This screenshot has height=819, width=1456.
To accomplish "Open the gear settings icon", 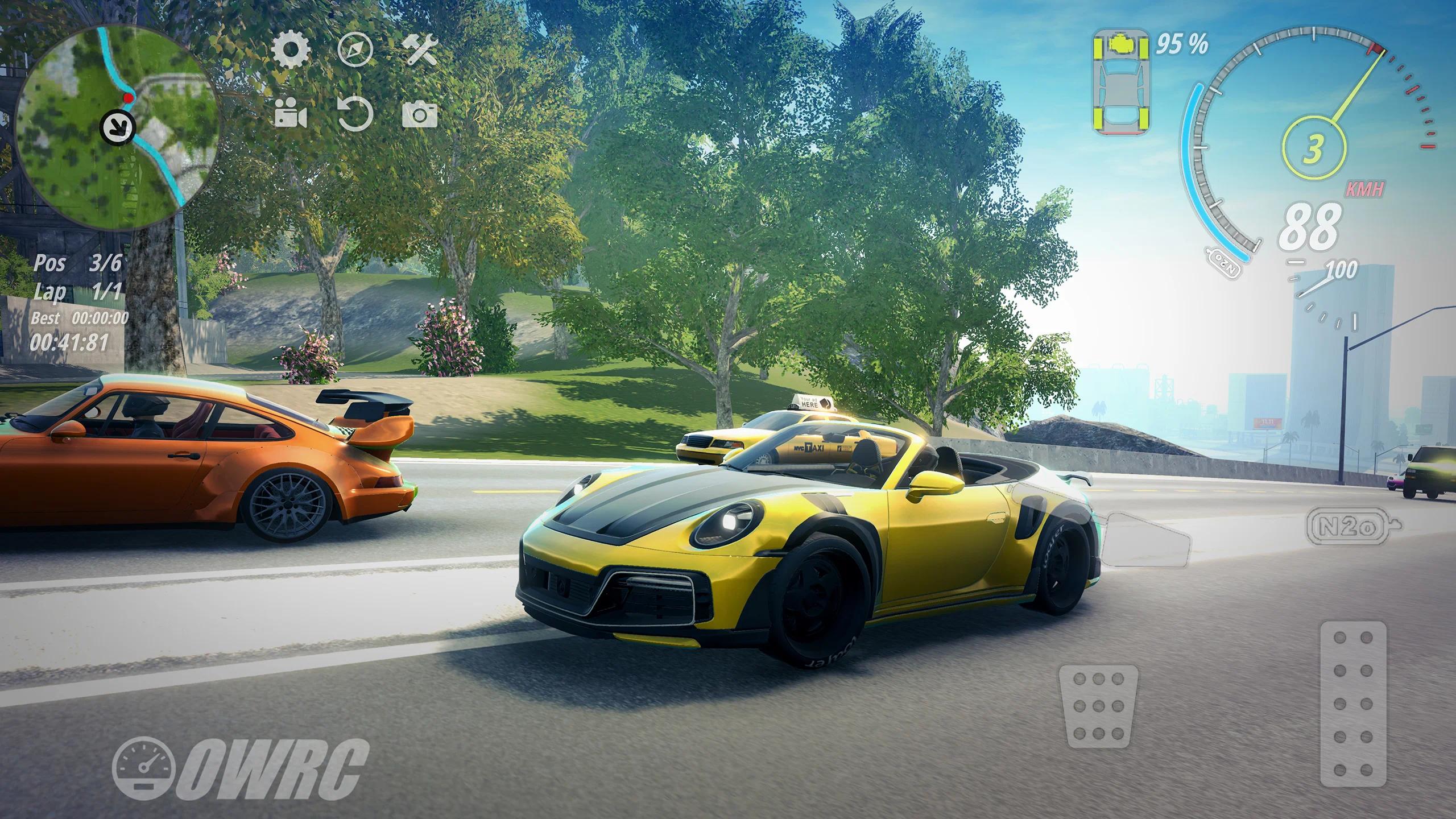I will pos(291,51).
